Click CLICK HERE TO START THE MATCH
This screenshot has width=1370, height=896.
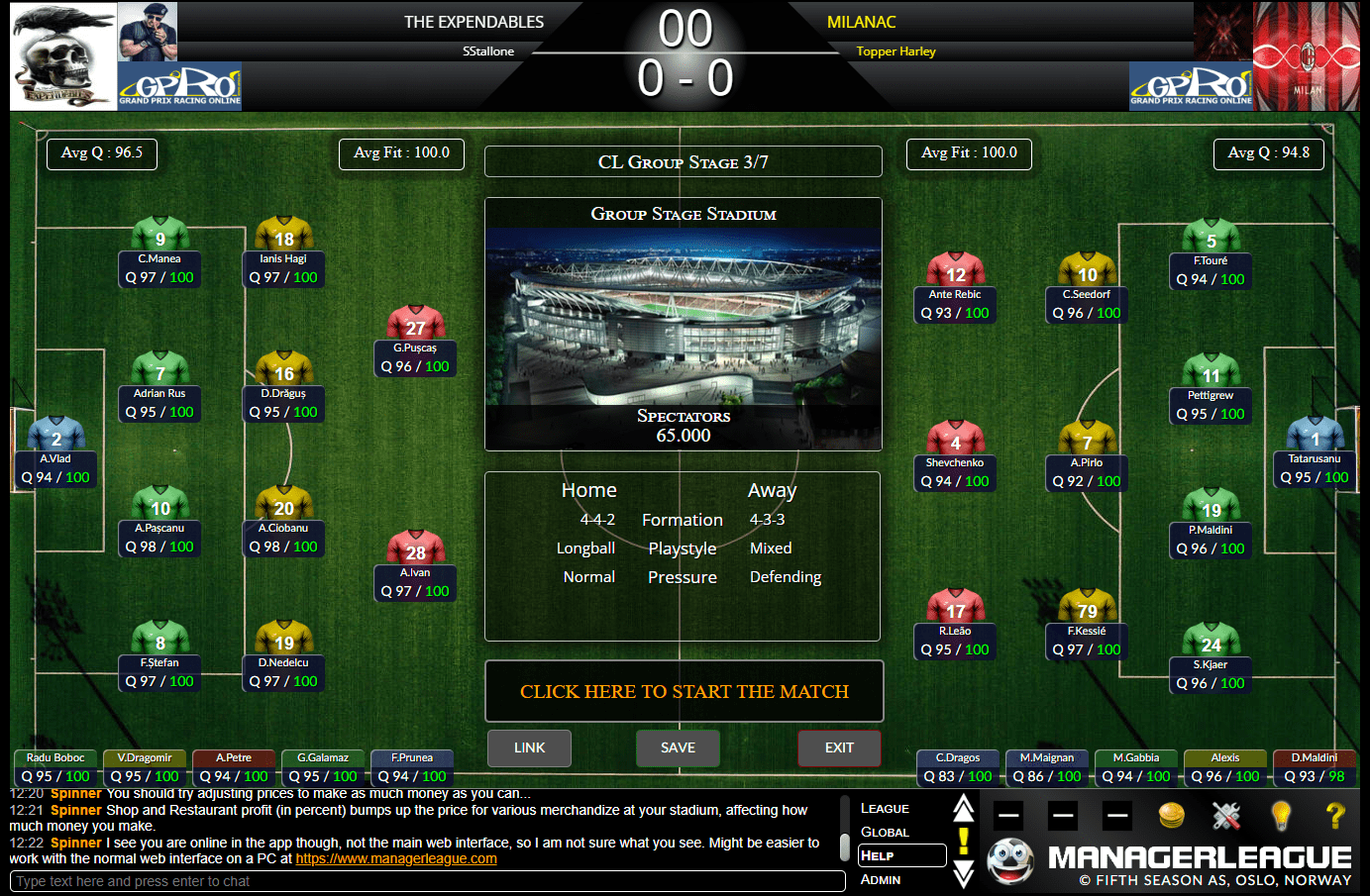click(x=684, y=691)
